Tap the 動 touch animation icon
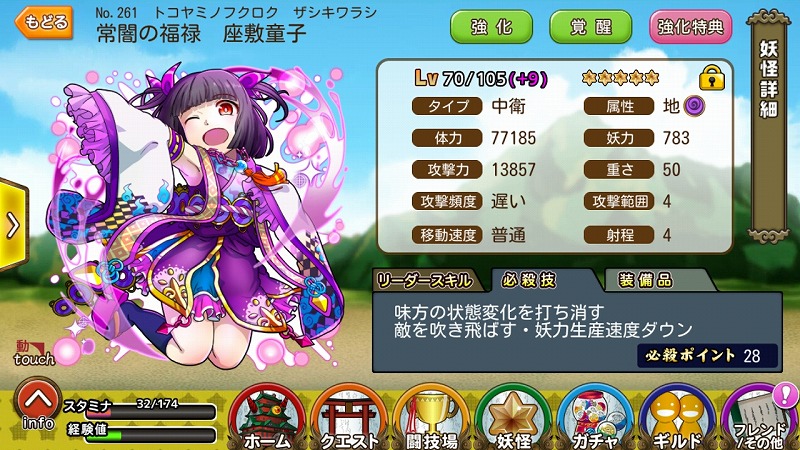Screen dimensions: 800x450 pos(28,351)
